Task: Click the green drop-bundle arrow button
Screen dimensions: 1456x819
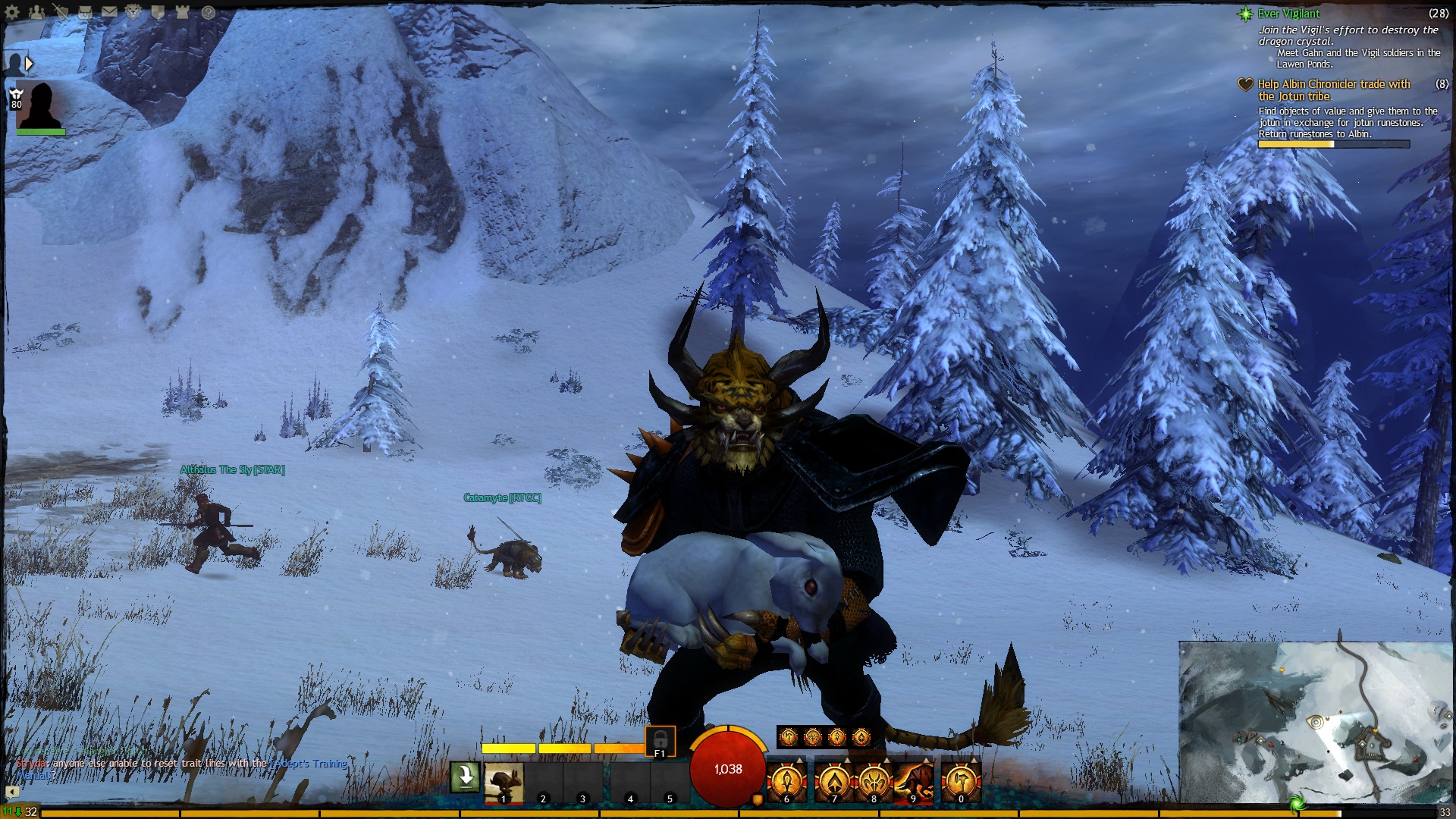Action: point(465,777)
